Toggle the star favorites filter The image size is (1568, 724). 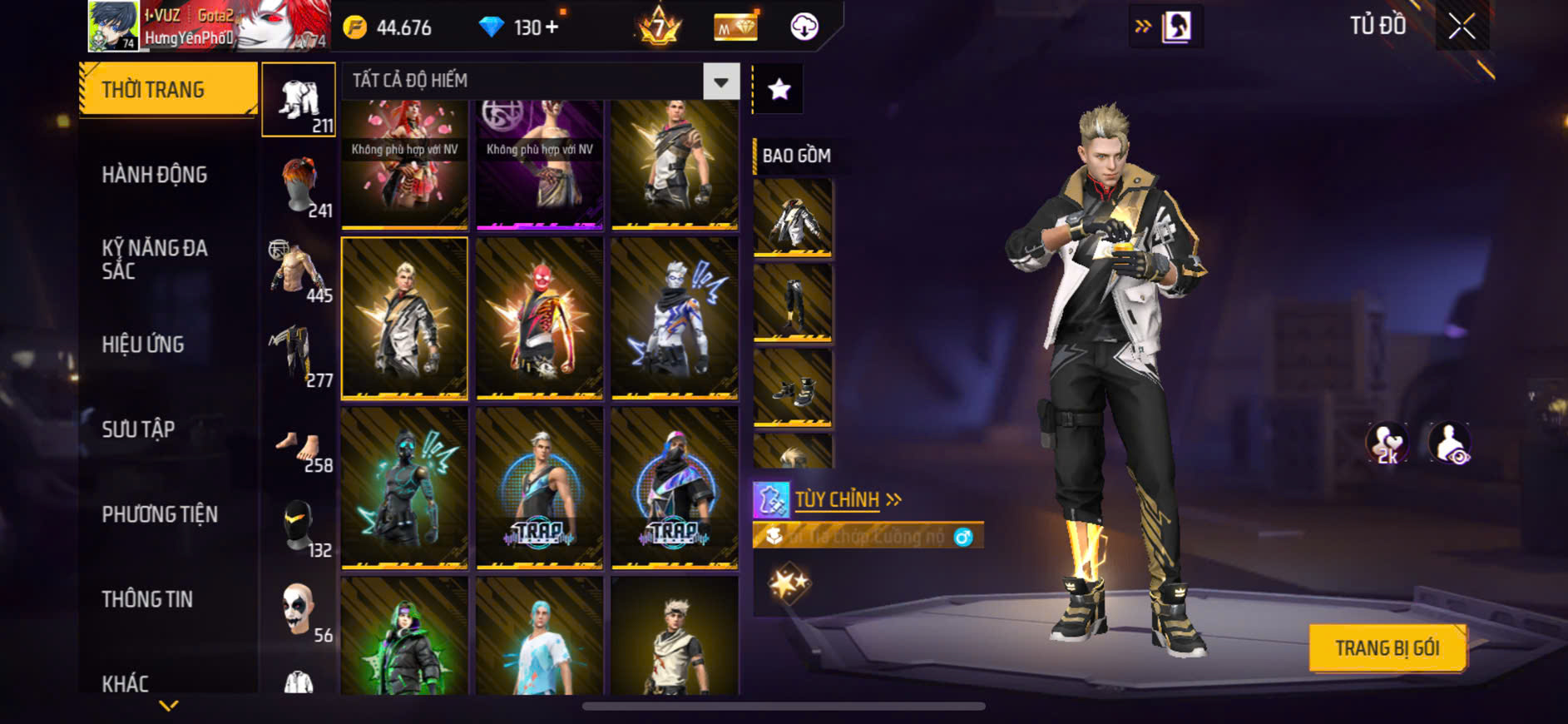click(779, 89)
